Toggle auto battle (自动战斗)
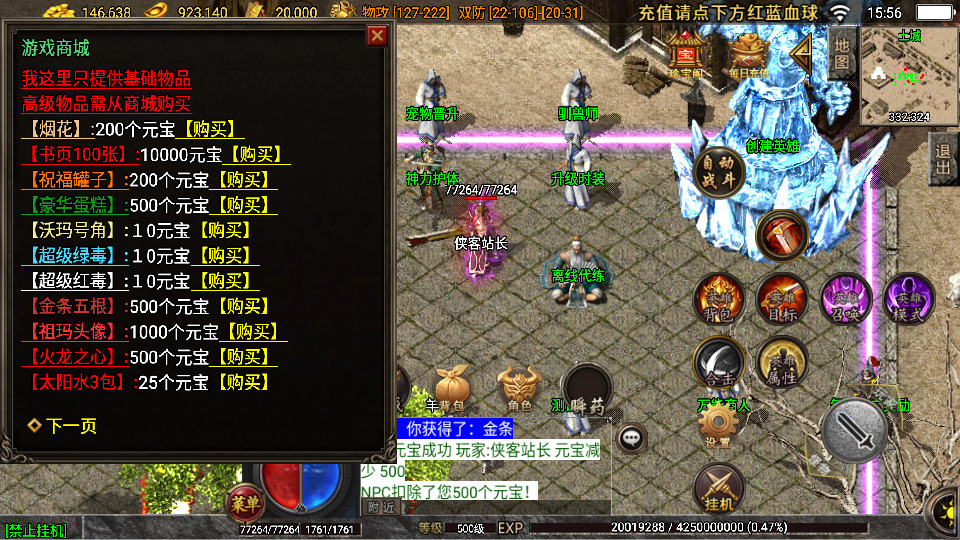 pos(718,172)
